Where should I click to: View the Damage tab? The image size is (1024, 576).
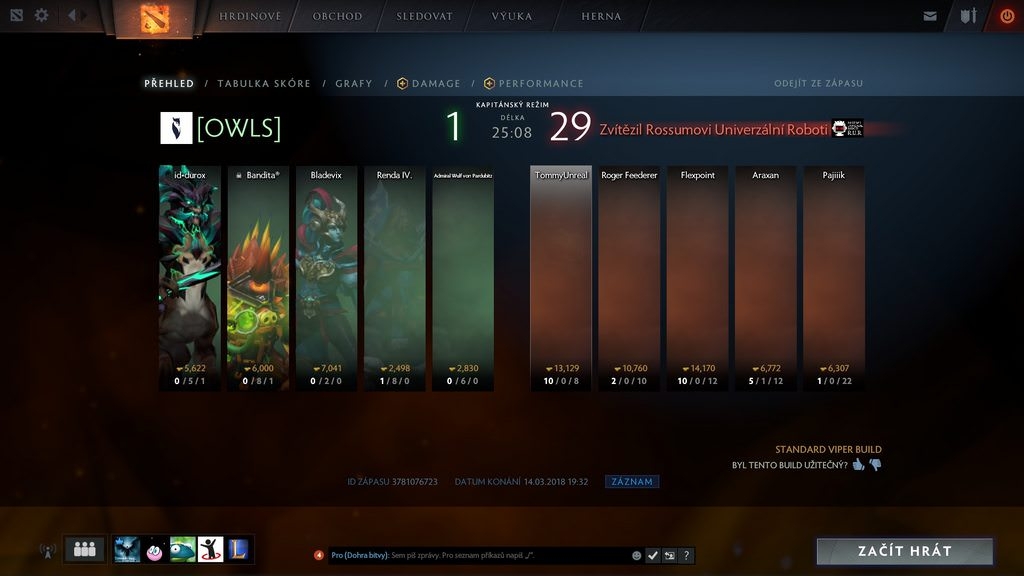[x=429, y=84]
